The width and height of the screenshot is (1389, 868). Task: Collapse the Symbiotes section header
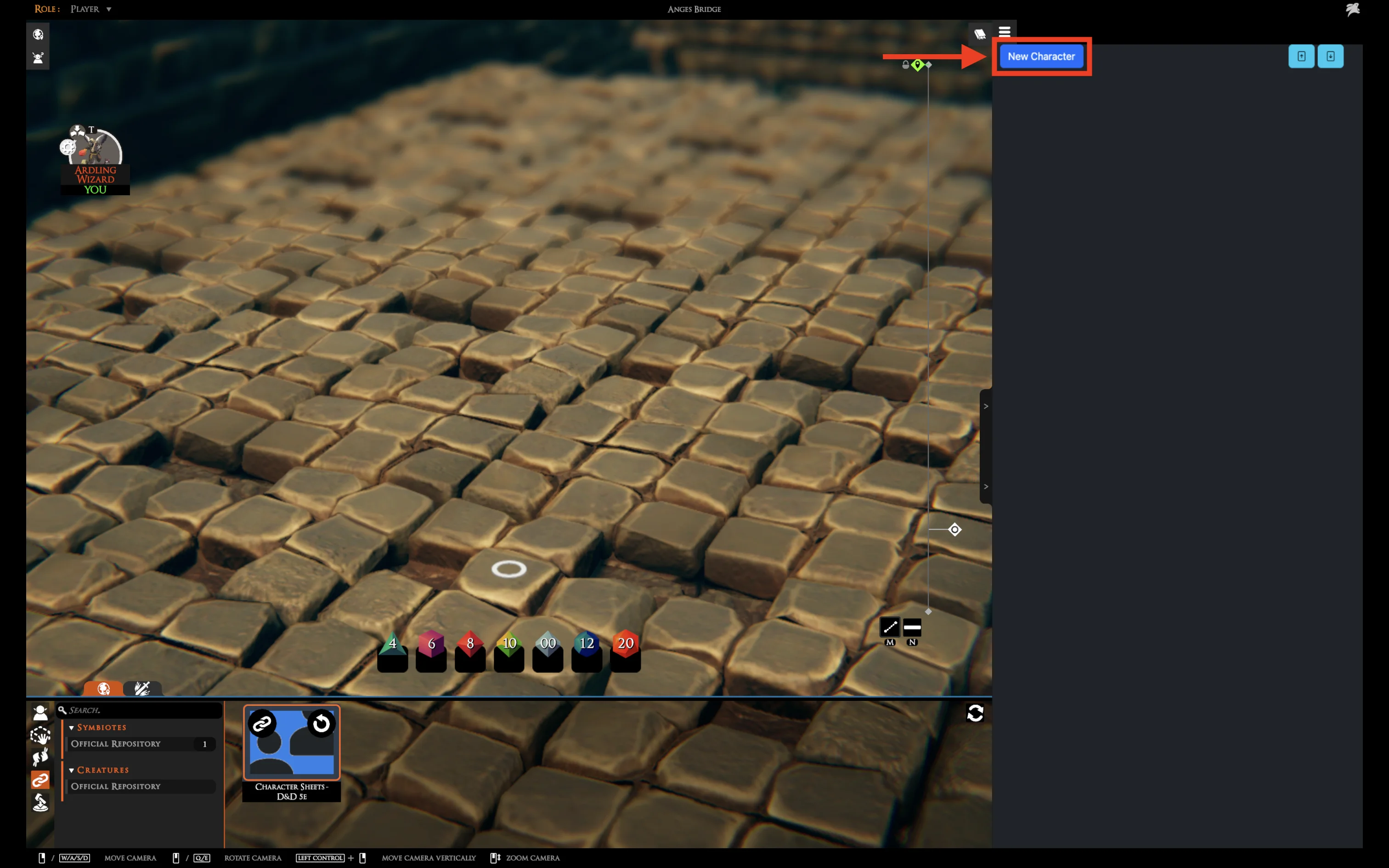pyautogui.click(x=101, y=727)
